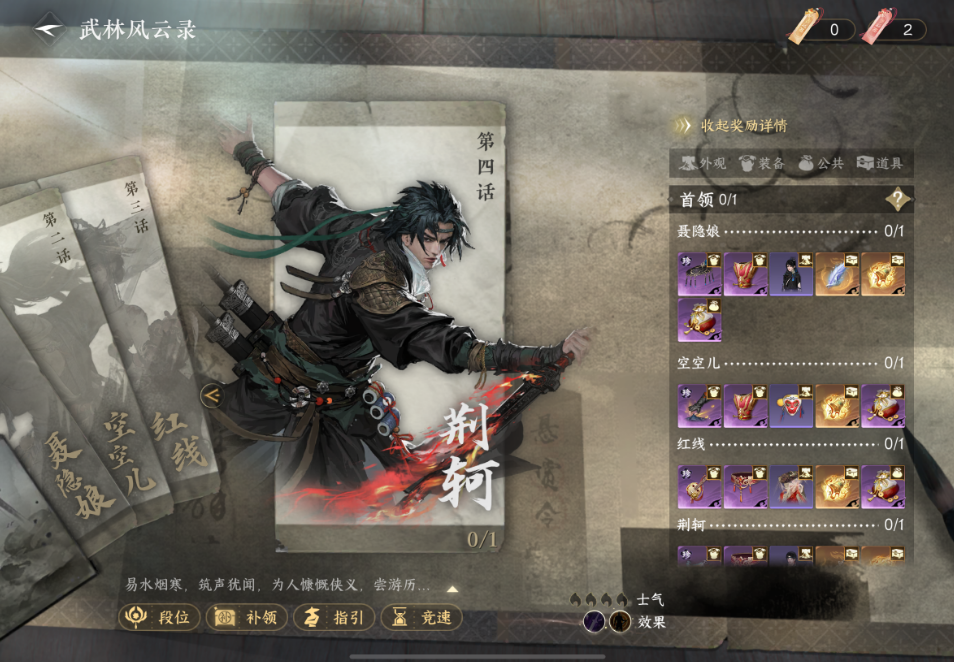Inspect the blue crystal reward under 聂隐娘
This screenshot has width=954, height=662.
click(x=837, y=273)
